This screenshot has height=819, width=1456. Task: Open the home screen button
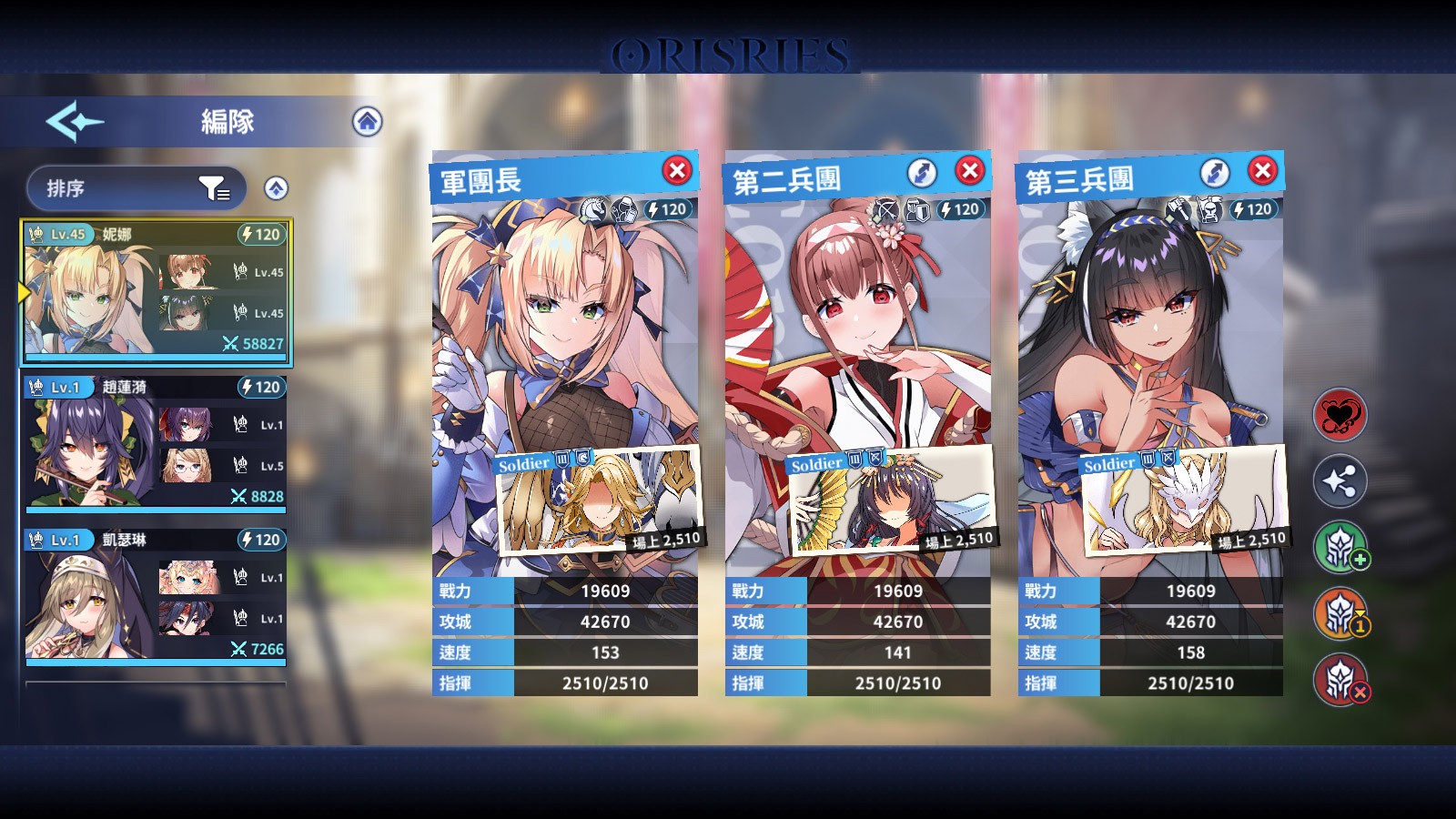(367, 121)
